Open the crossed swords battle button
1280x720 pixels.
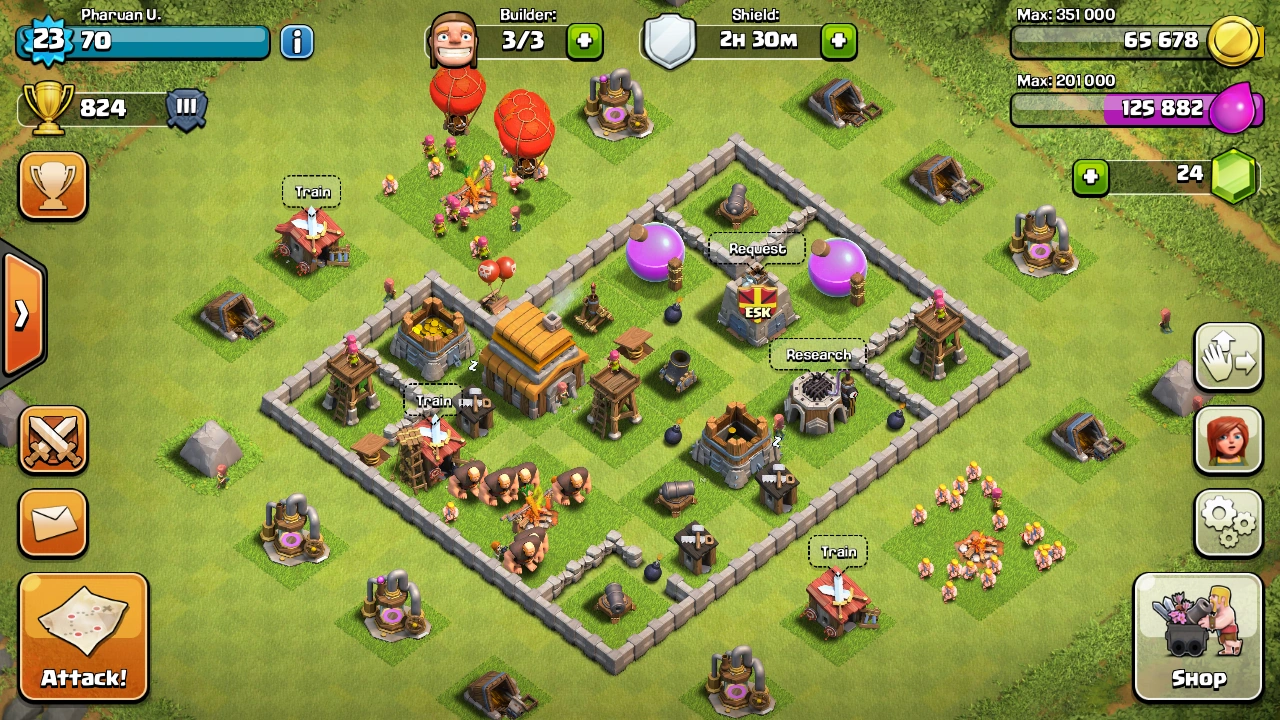(x=53, y=440)
